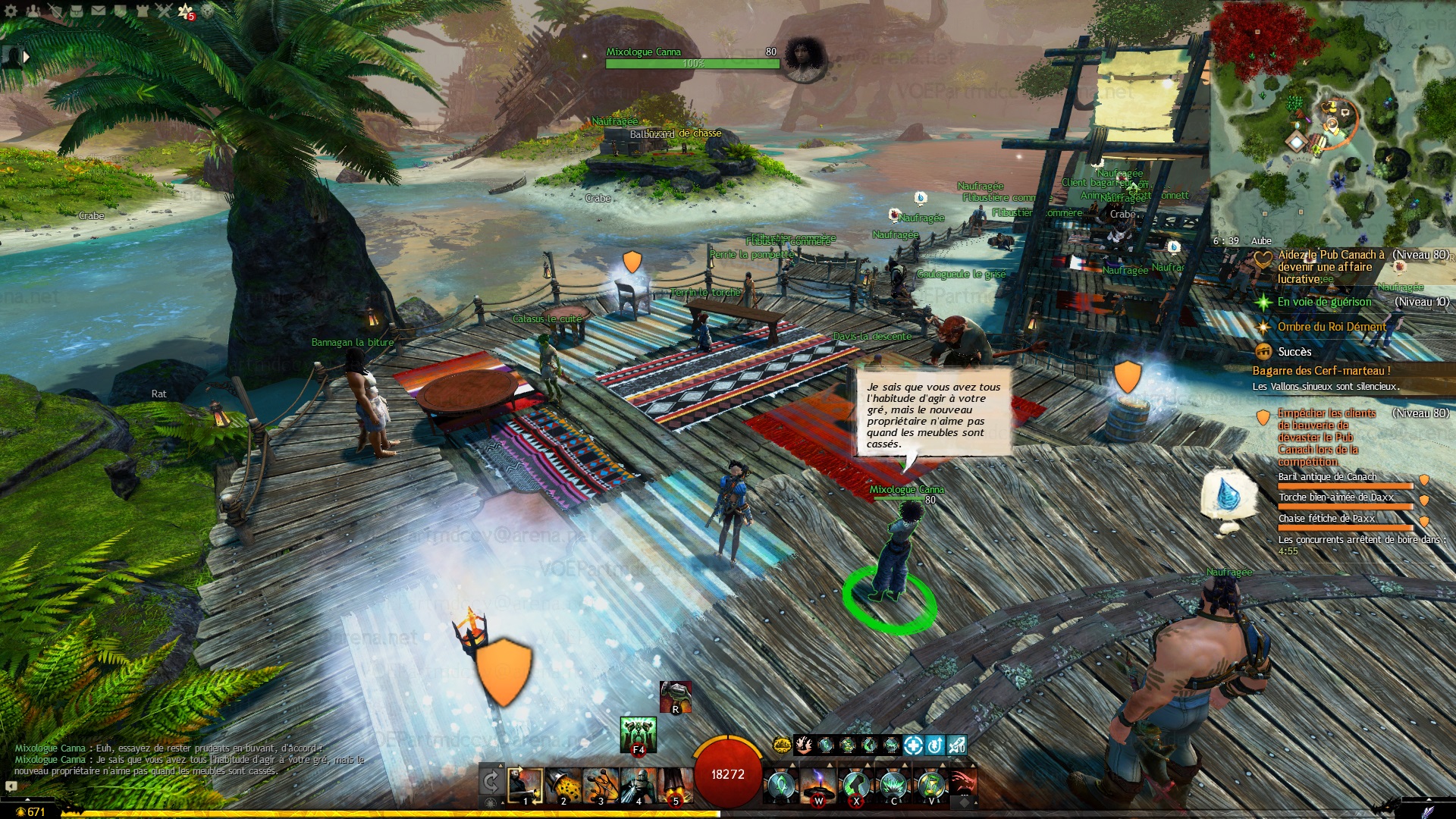Open the icon with red 5 badge

click(186, 11)
